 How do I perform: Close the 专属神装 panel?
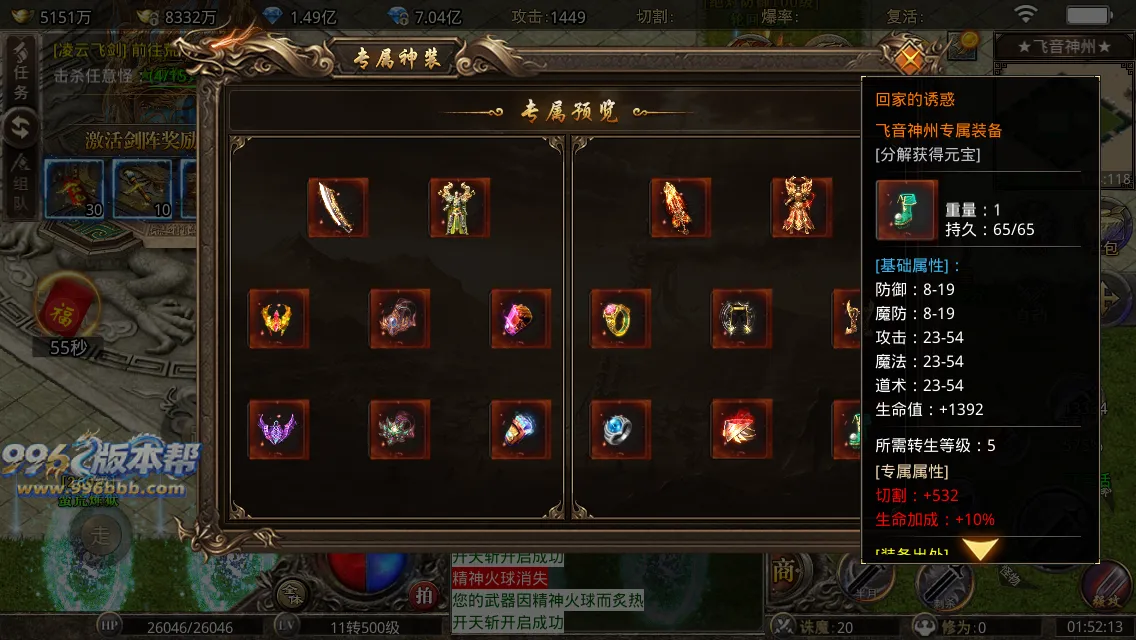pos(908,58)
